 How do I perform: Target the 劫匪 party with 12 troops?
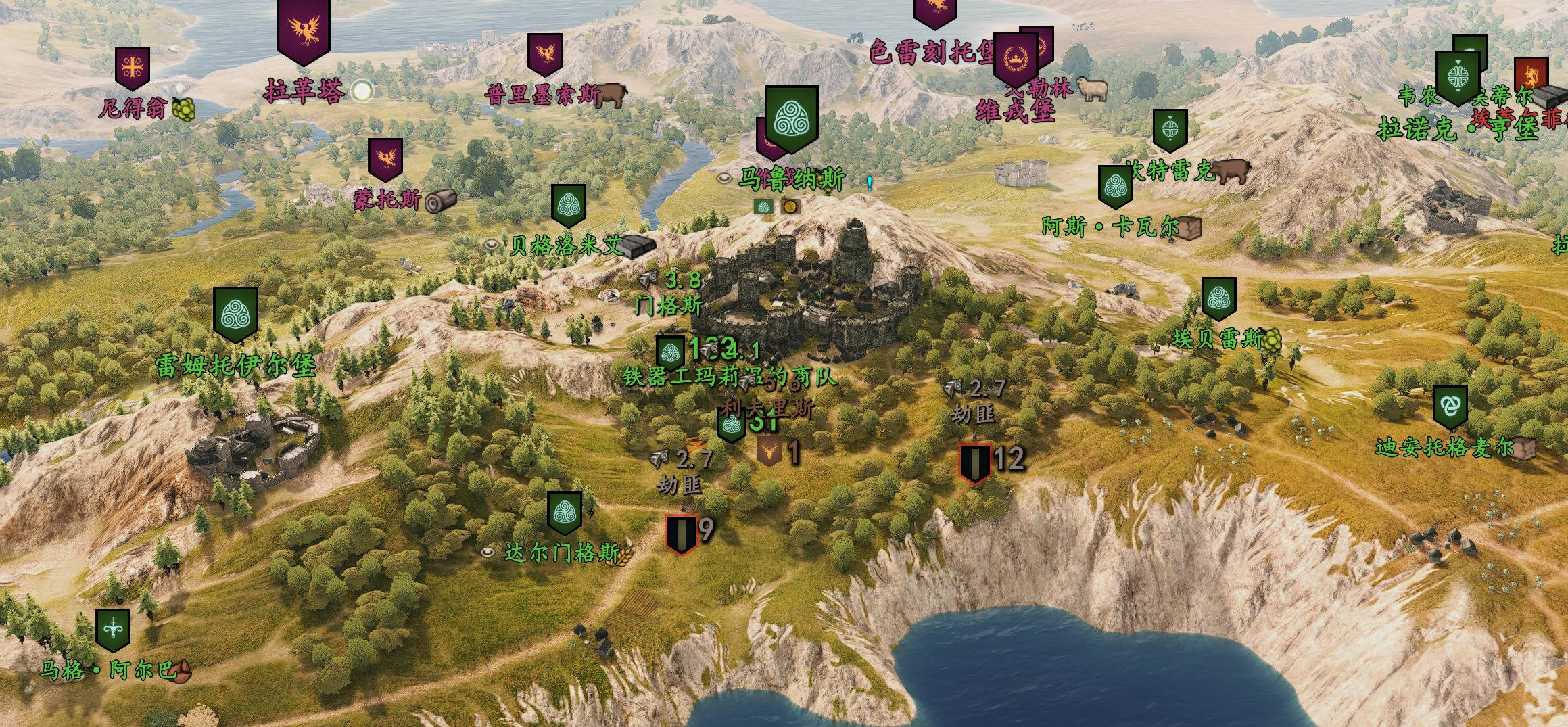point(976,463)
